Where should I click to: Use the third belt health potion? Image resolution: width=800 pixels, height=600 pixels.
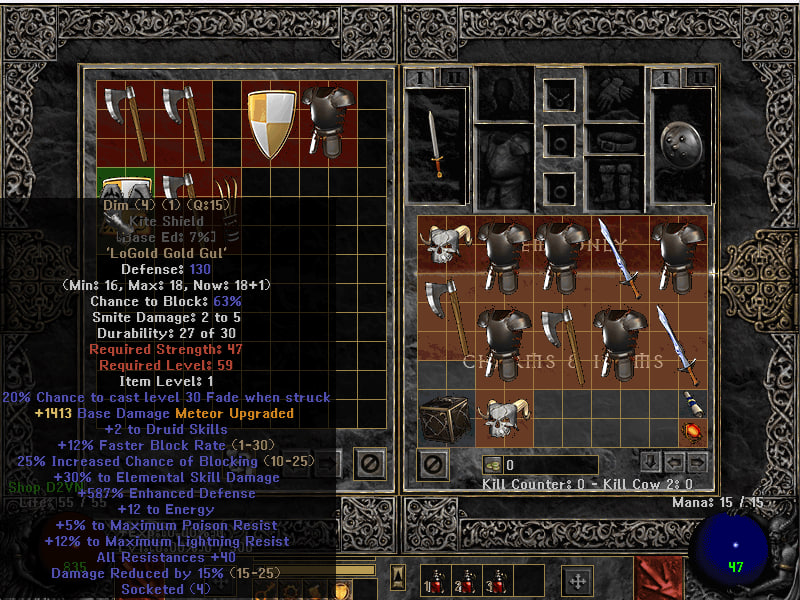click(x=497, y=580)
